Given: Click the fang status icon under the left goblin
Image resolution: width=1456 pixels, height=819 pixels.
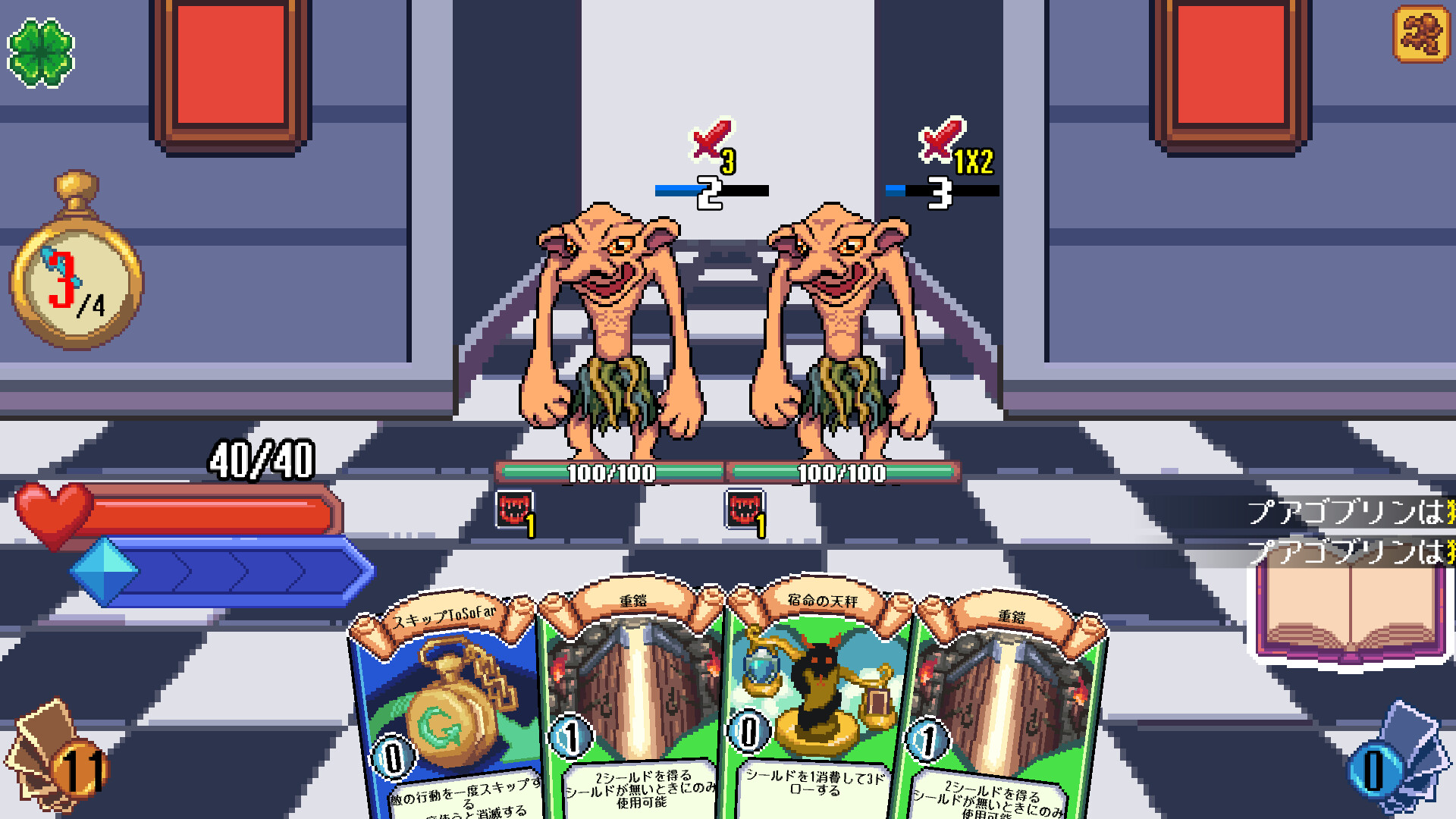Looking at the screenshot, I should 514,510.
